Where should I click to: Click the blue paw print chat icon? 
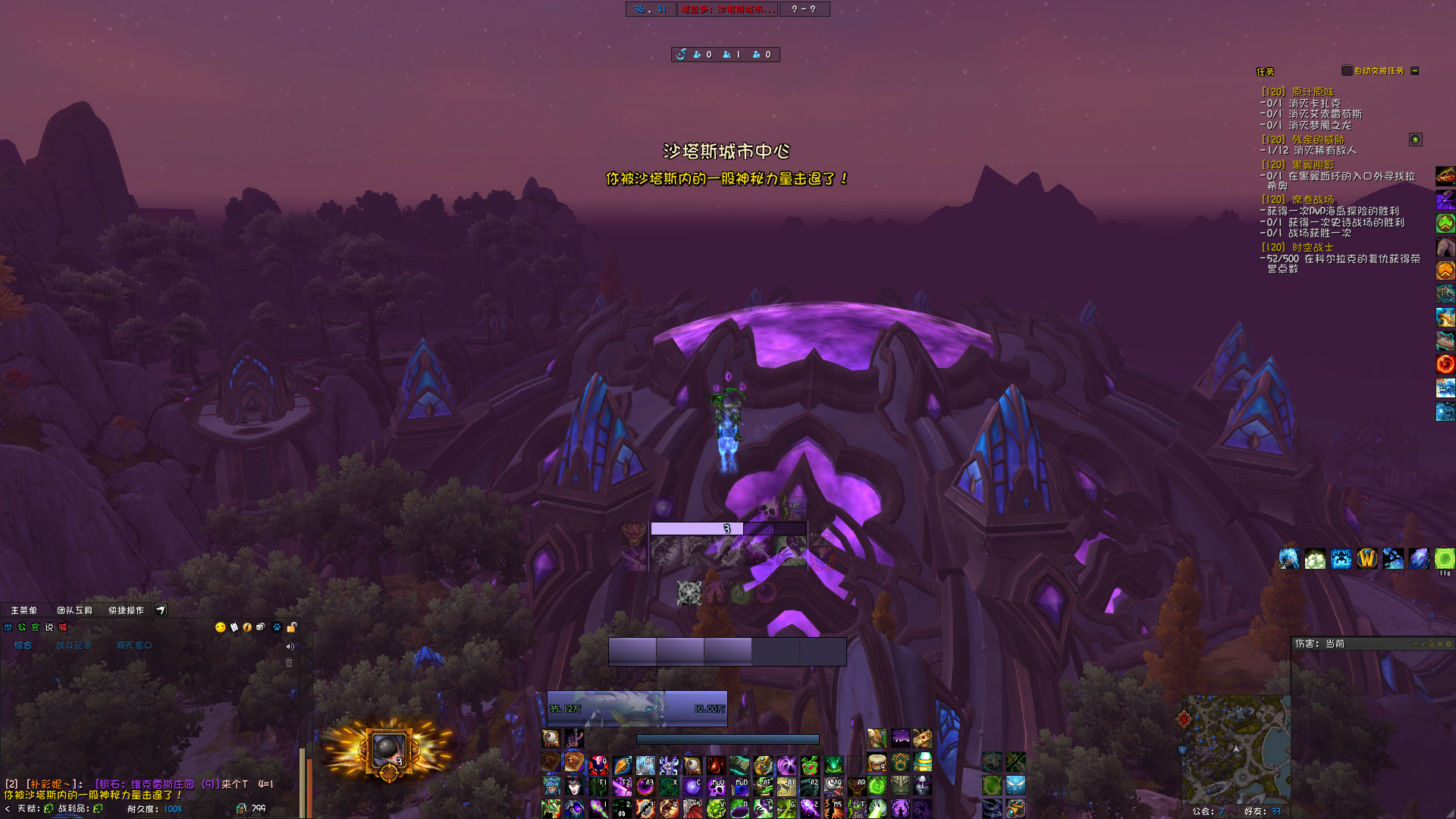(277, 627)
